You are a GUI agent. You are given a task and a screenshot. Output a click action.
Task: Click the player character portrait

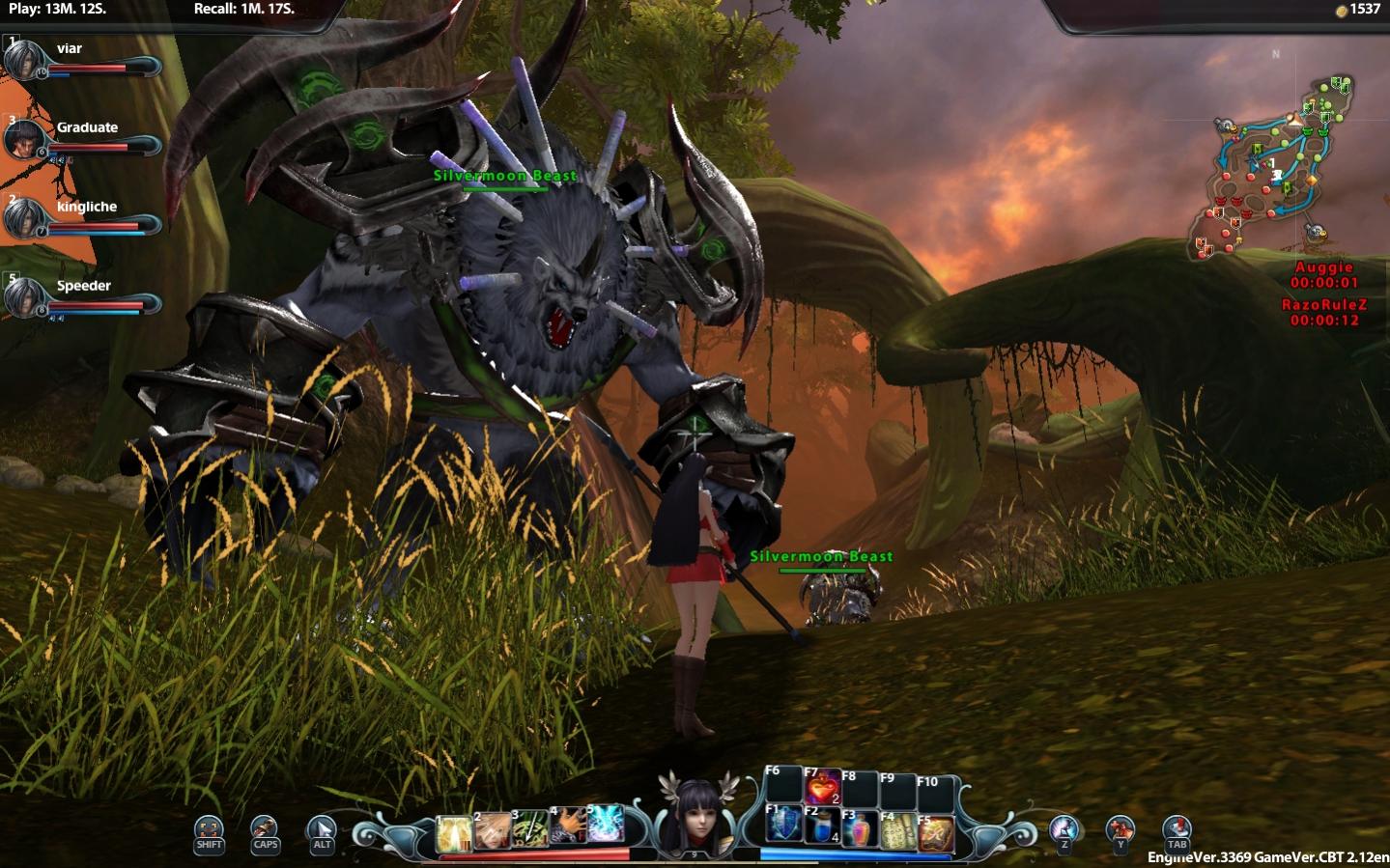point(695,817)
